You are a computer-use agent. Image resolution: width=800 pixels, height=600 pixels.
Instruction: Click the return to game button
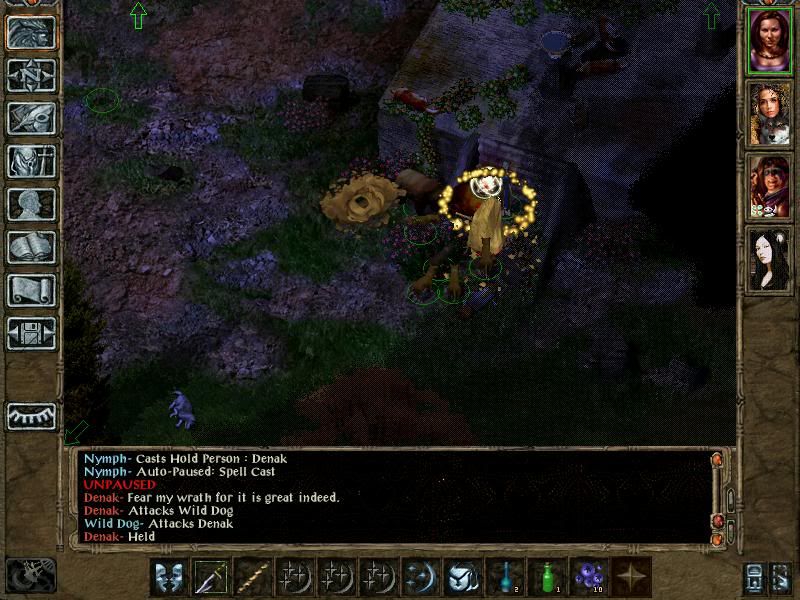tap(31, 32)
